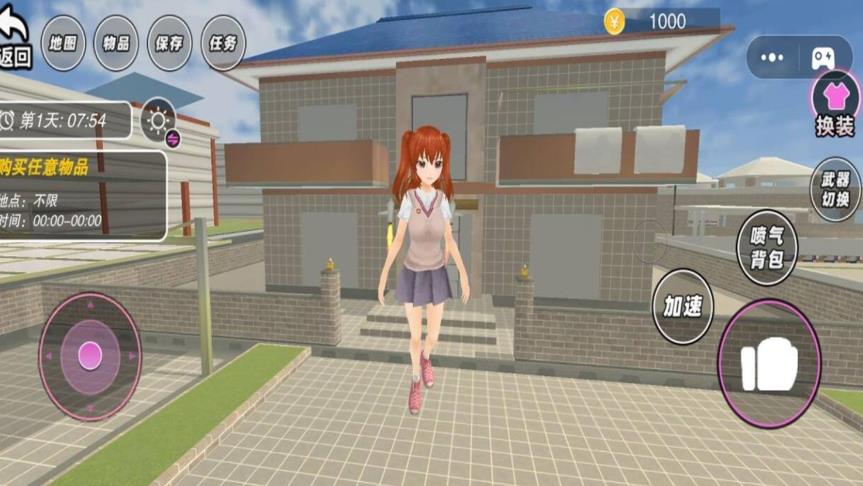This screenshot has width=863, height=486.
Task: Open the 换装 outfit changer
Action: (834, 104)
